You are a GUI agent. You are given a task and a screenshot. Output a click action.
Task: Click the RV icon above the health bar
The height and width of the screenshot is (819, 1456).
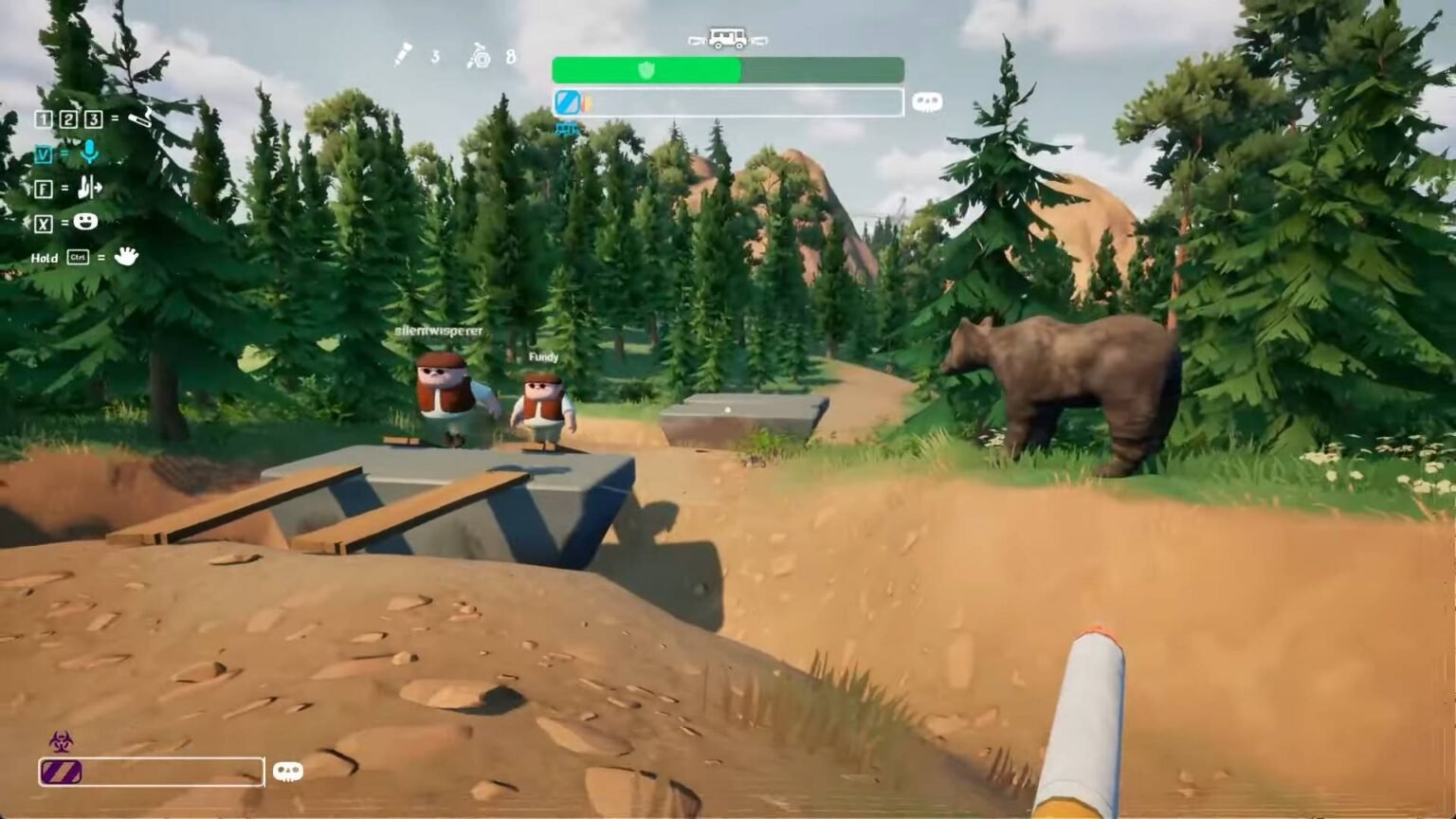726,38
